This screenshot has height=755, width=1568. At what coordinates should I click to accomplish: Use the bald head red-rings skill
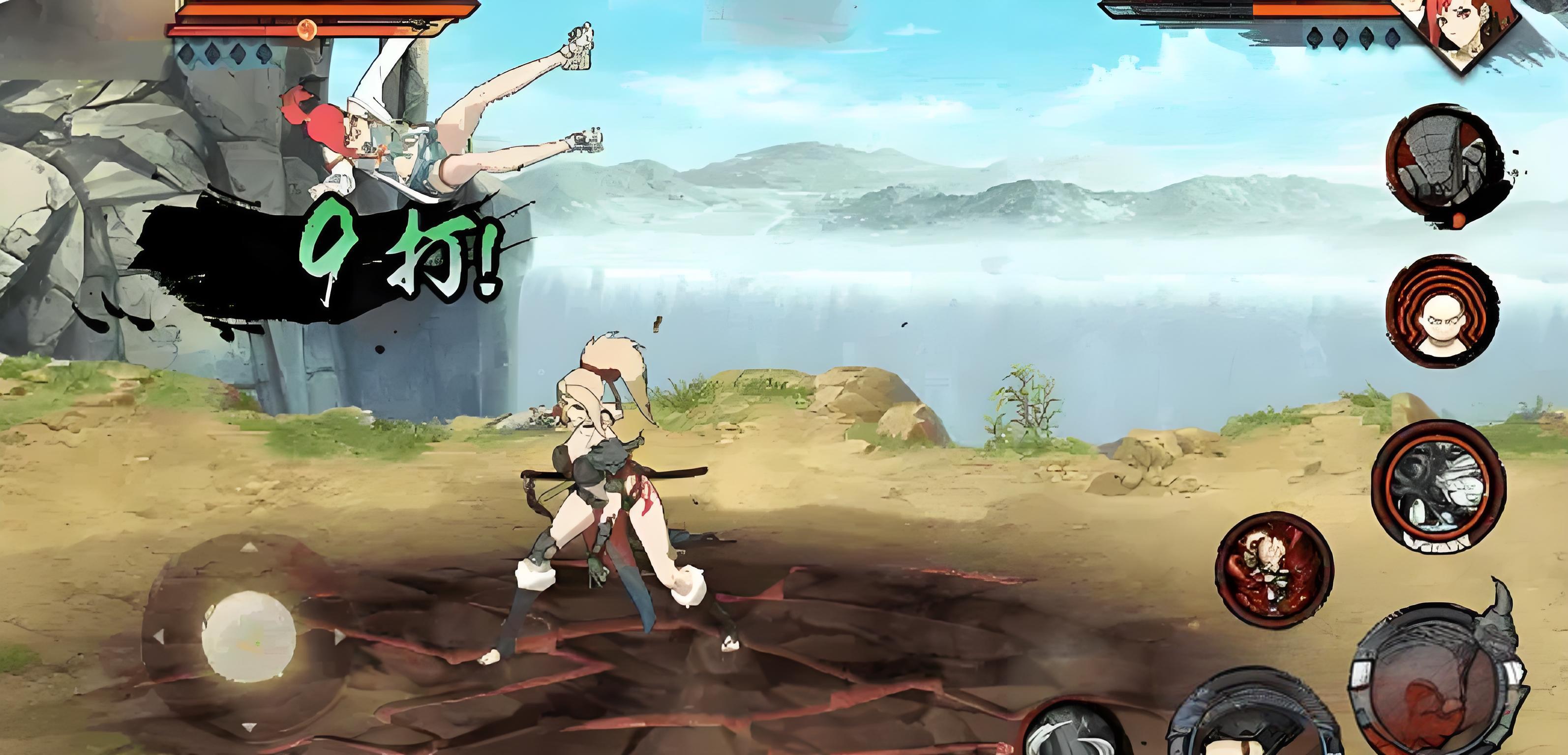(1442, 312)
